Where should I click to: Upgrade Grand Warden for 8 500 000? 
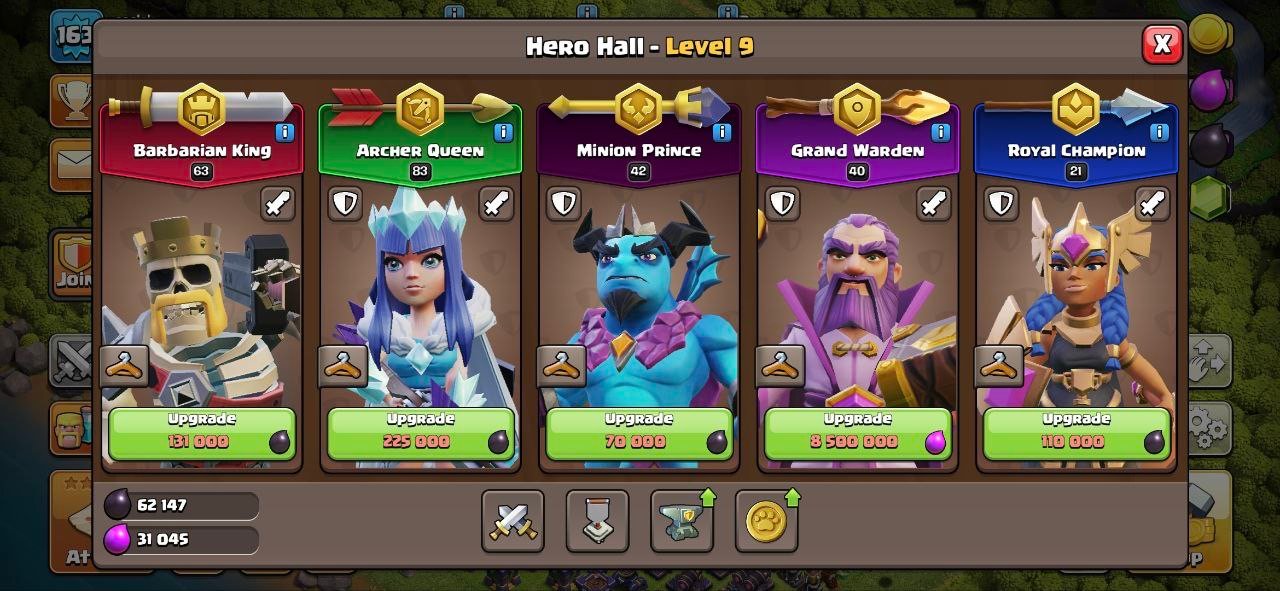click(857, 433)
